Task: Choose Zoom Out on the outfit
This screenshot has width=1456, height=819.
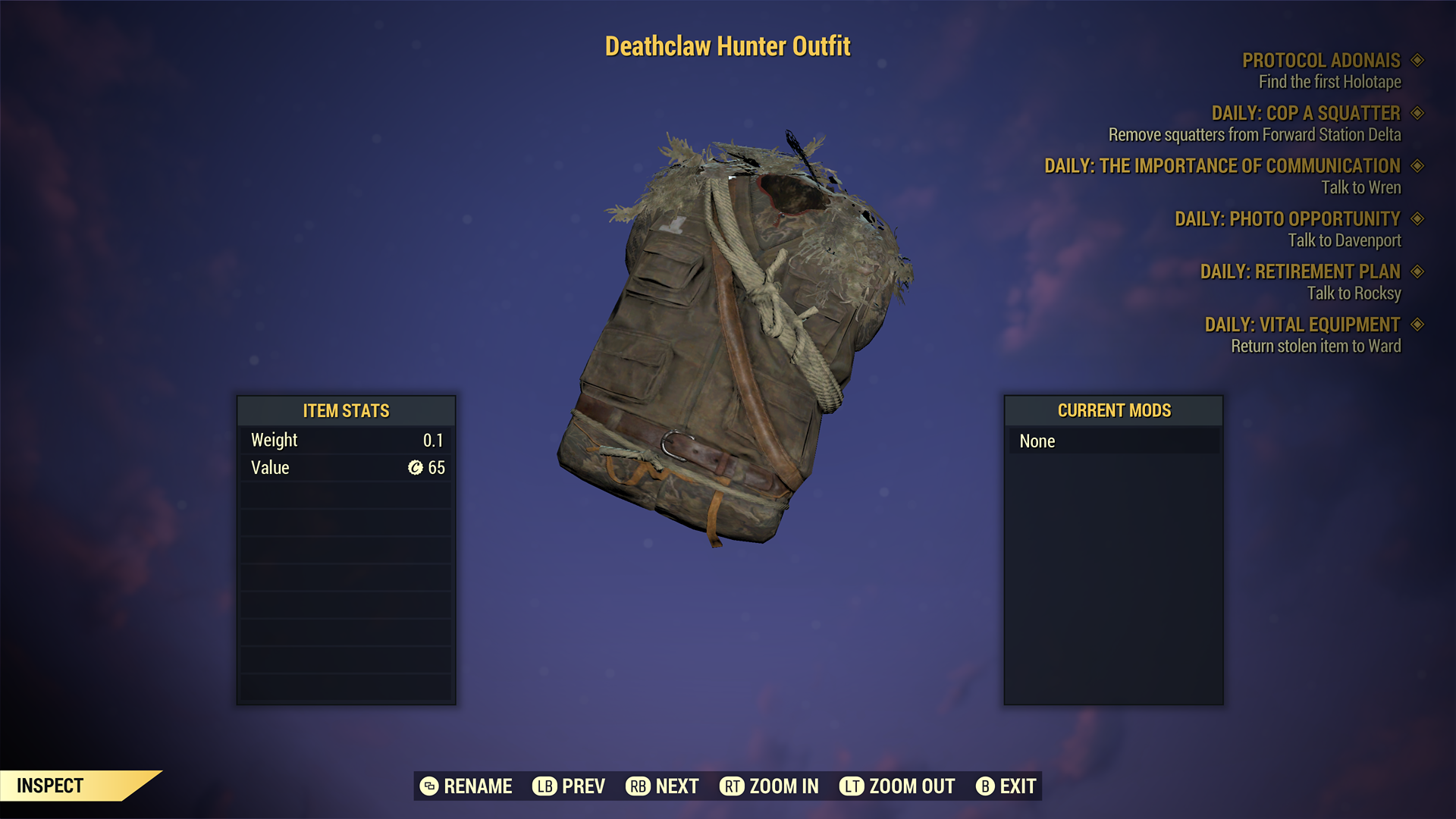Action: [x=897, y=786]
